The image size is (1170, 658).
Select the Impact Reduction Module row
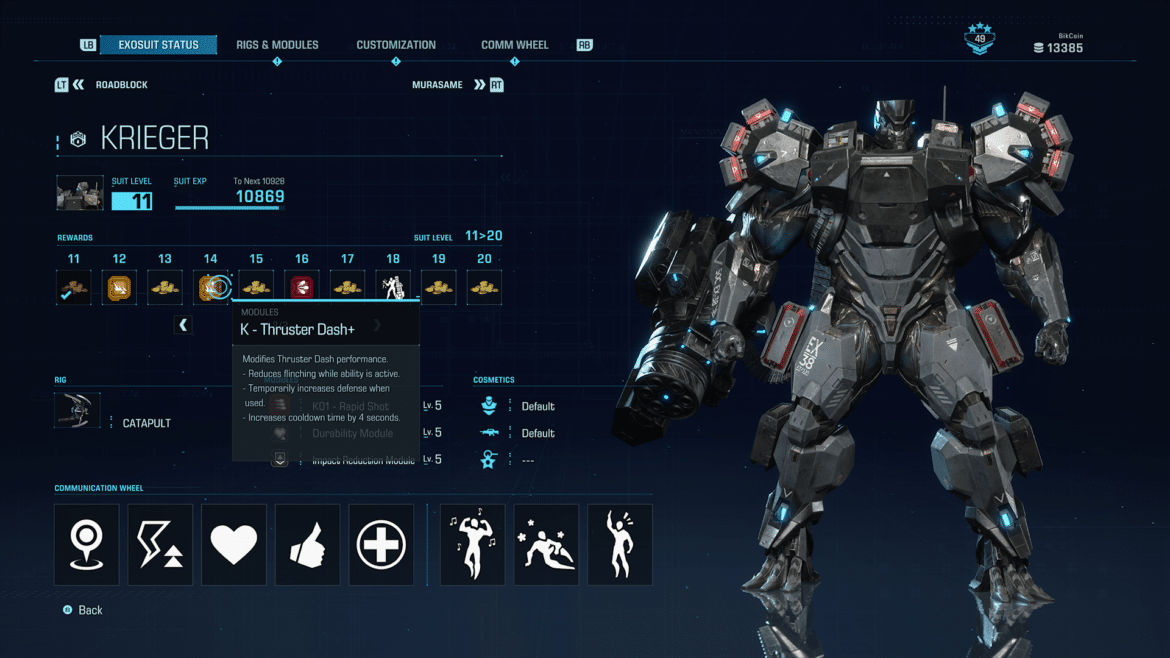(x=362, y=460)
